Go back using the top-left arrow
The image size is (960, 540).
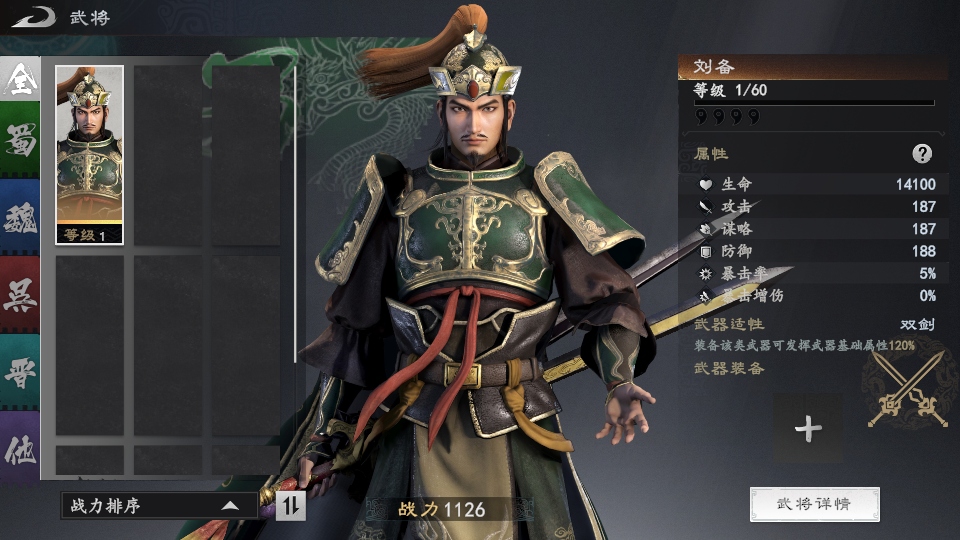click(x=32, y=17)
